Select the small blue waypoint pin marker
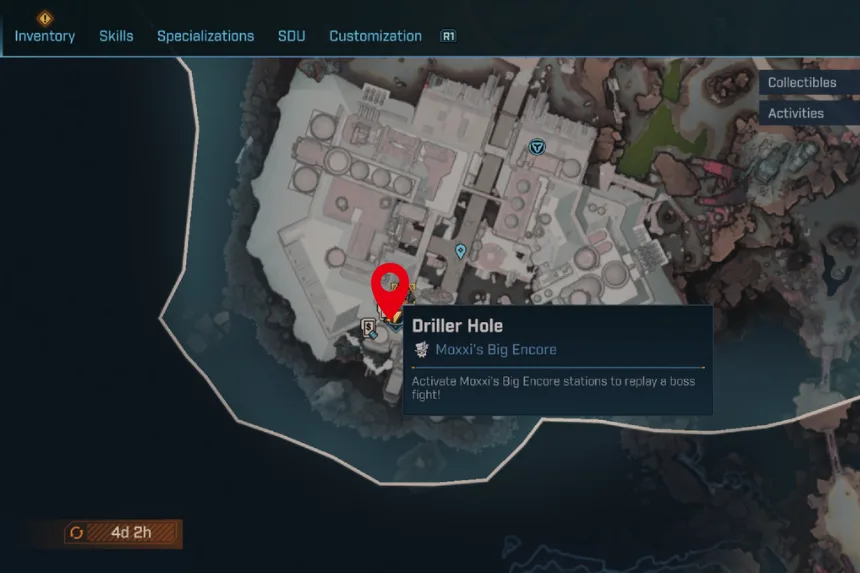The width and height of the screenshot is (860, 573). coord(460,251)
